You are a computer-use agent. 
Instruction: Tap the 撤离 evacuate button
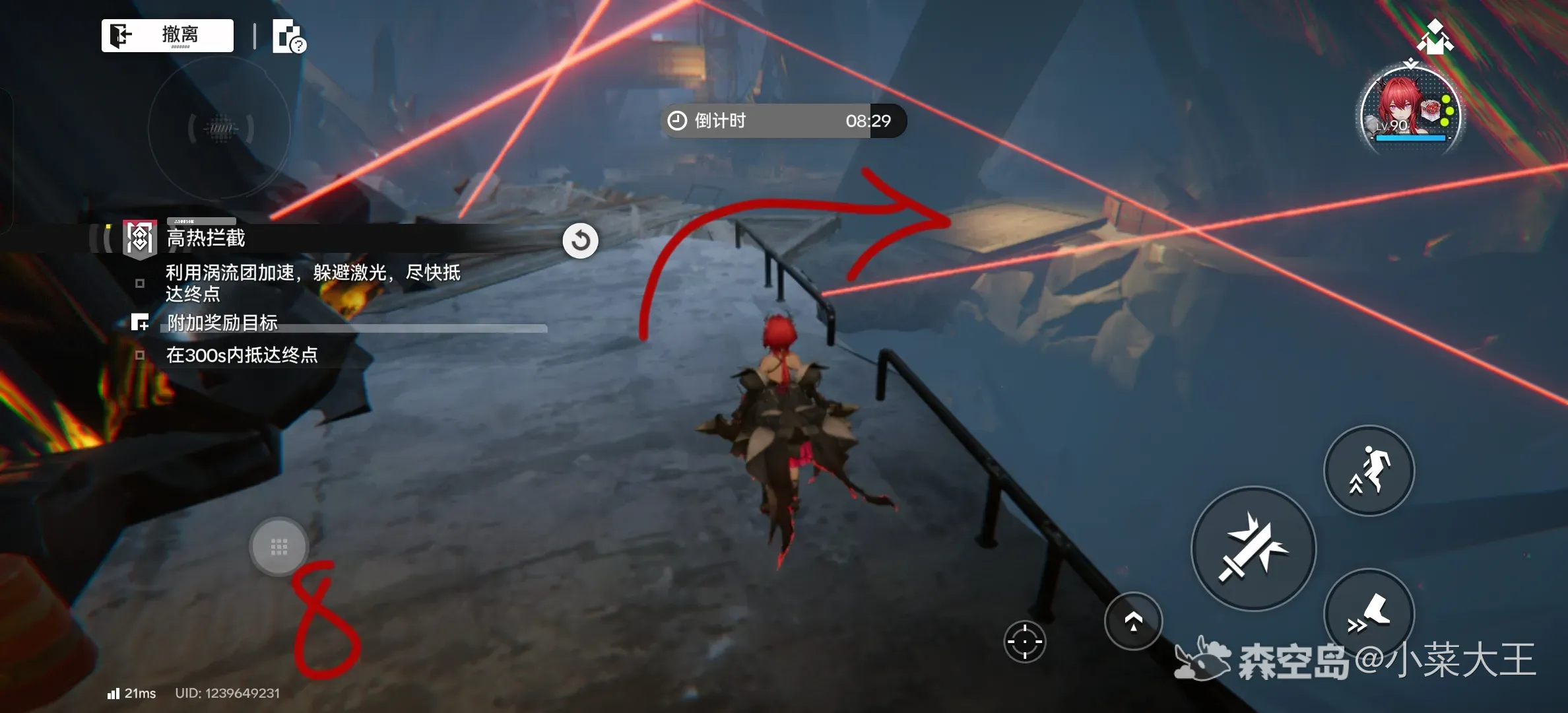pos(168,35)
